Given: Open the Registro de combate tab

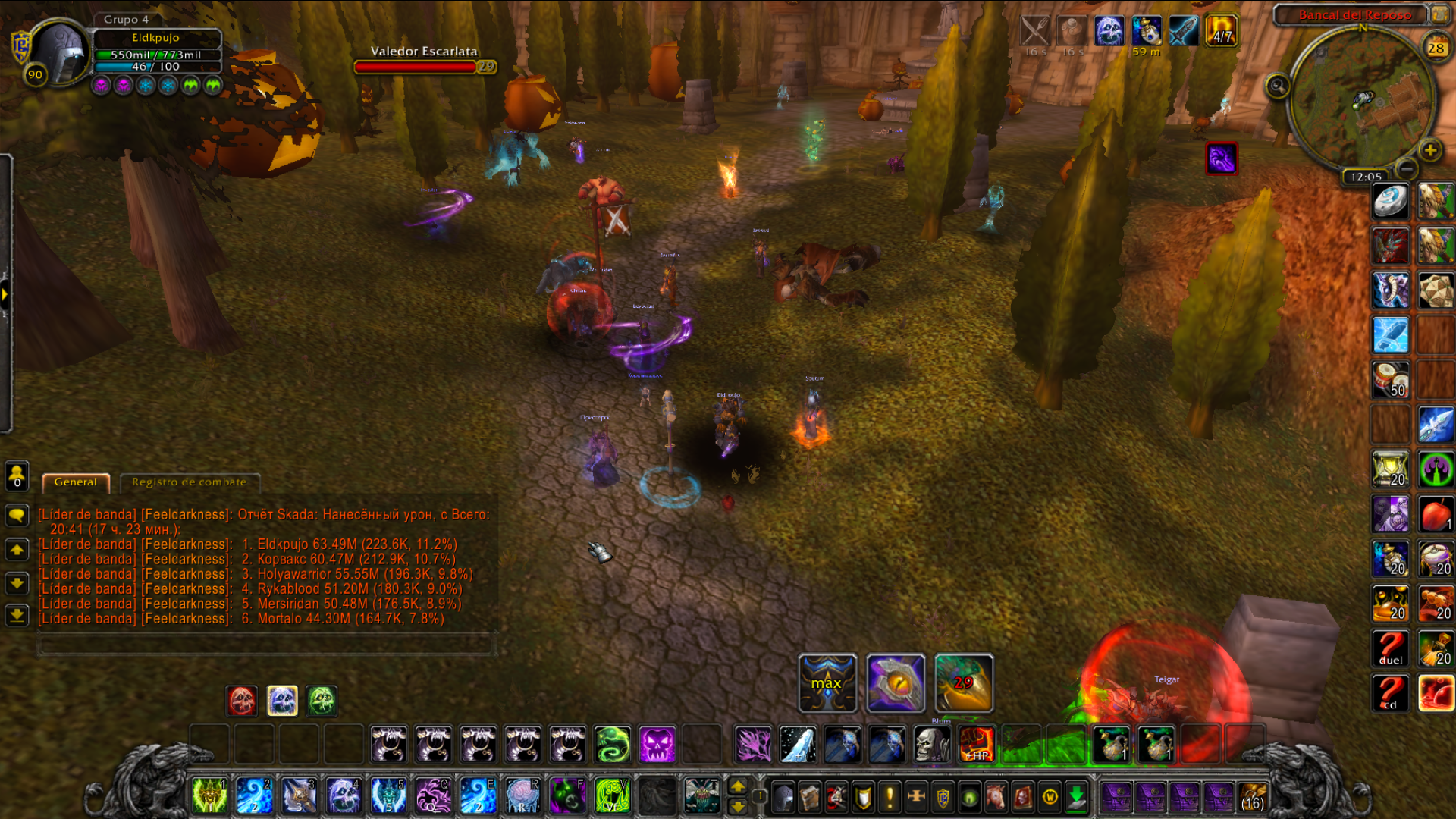Looking at the screenshot, I should (189, 482).
